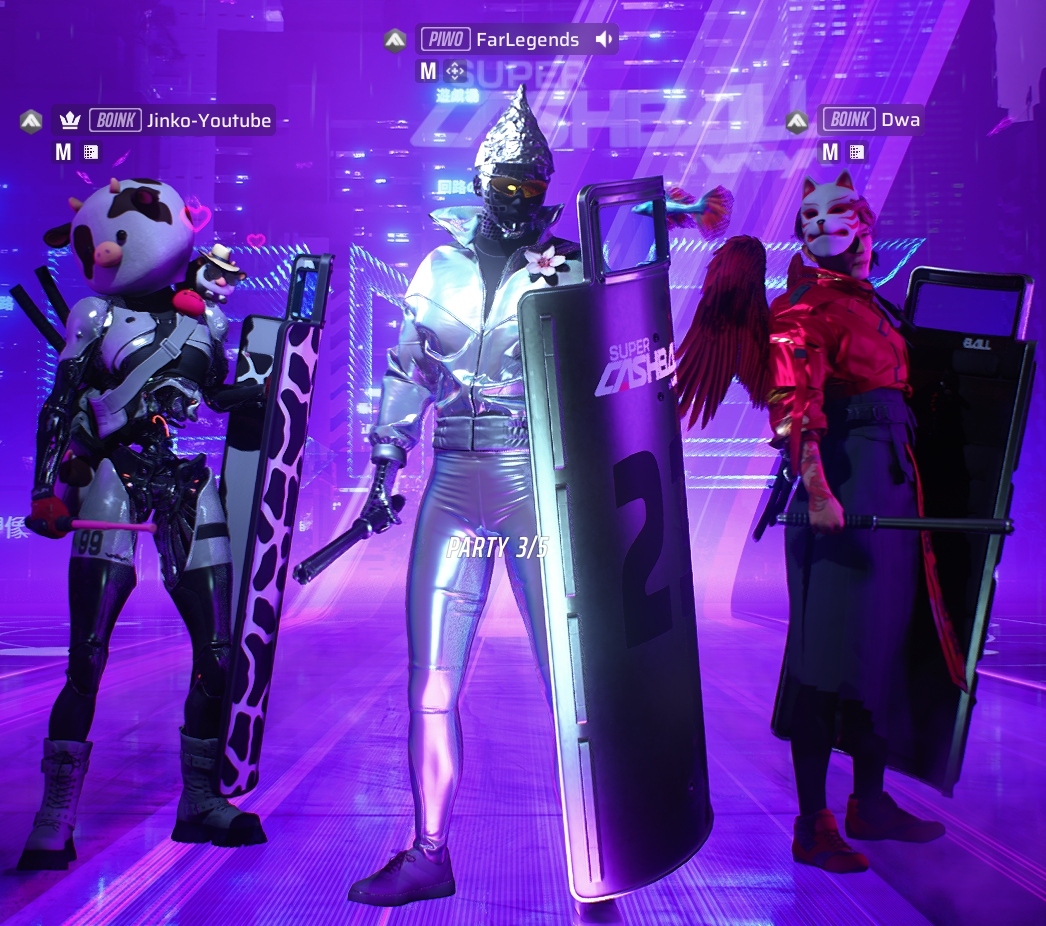Open FarLegends' player name tag

530,40
